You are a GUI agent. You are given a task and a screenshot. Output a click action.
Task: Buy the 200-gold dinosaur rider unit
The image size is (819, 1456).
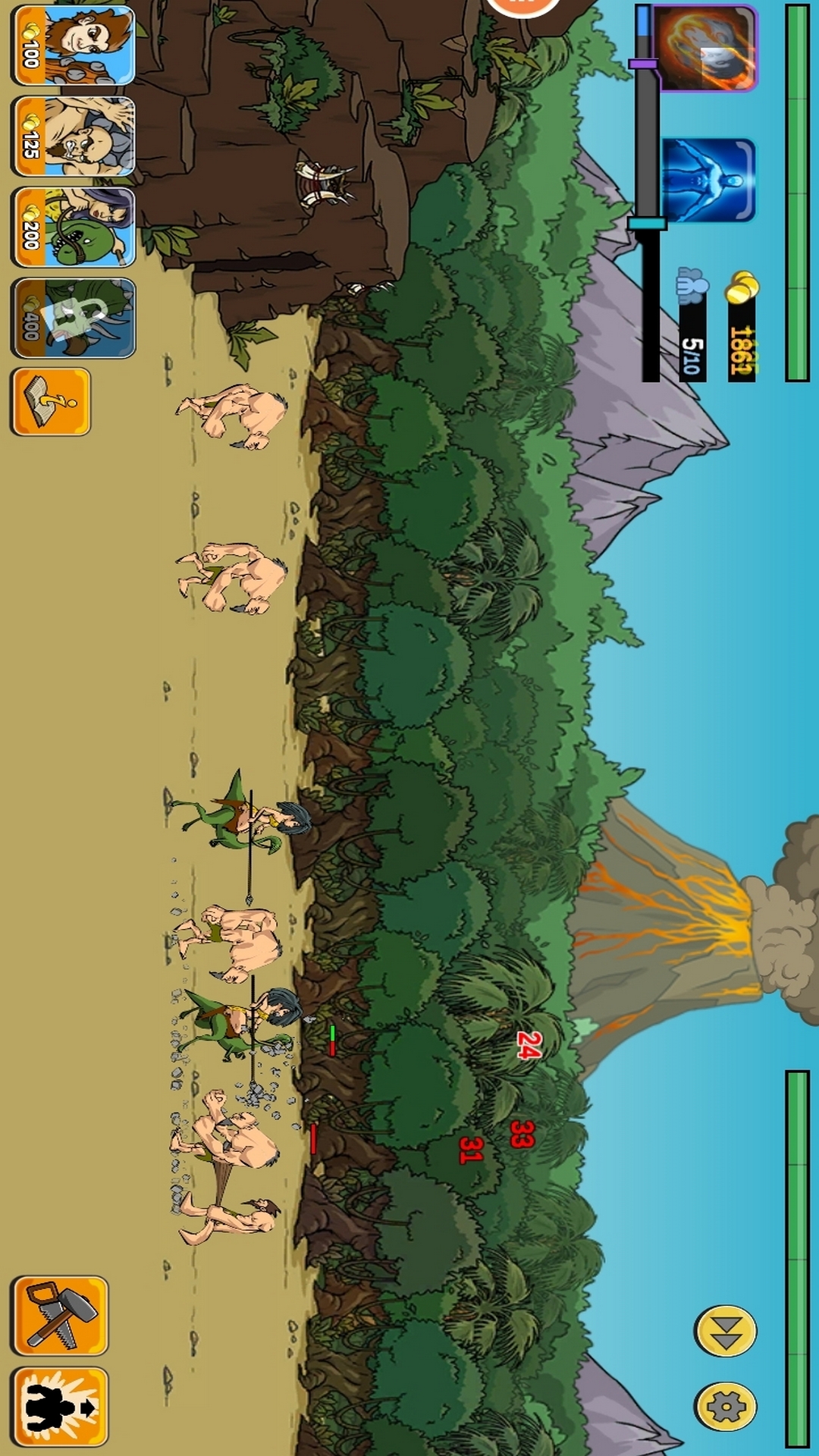pos(73,227)
